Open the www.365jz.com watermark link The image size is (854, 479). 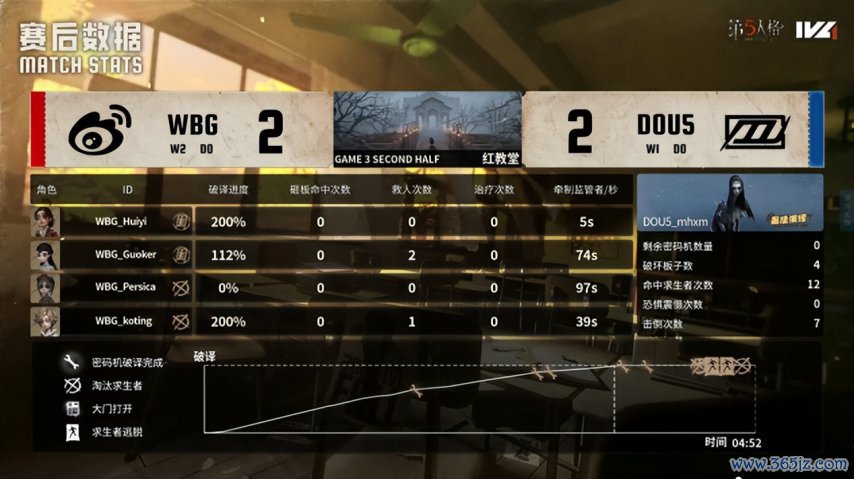point(790,464)
